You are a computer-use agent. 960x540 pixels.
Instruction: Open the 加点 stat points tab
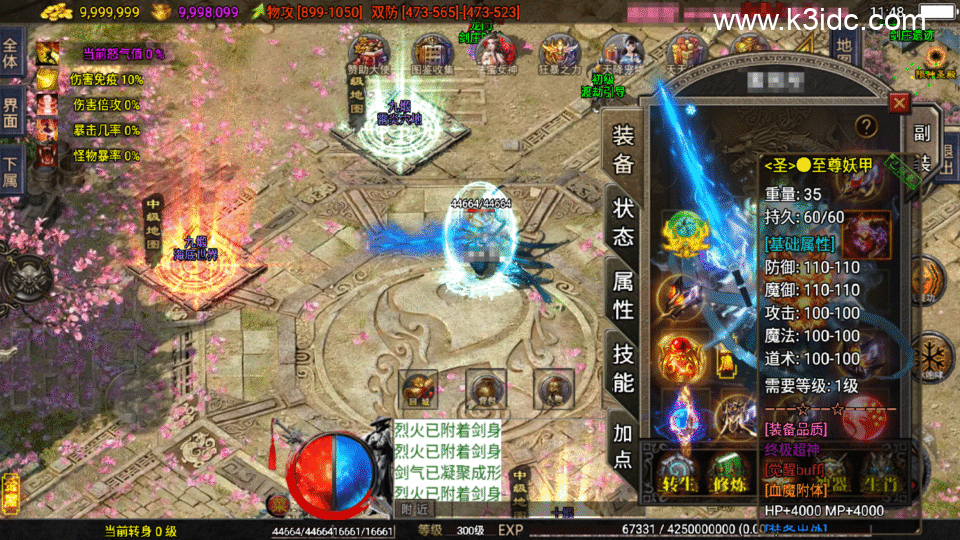pyautogui.click(x=623, y=443)
